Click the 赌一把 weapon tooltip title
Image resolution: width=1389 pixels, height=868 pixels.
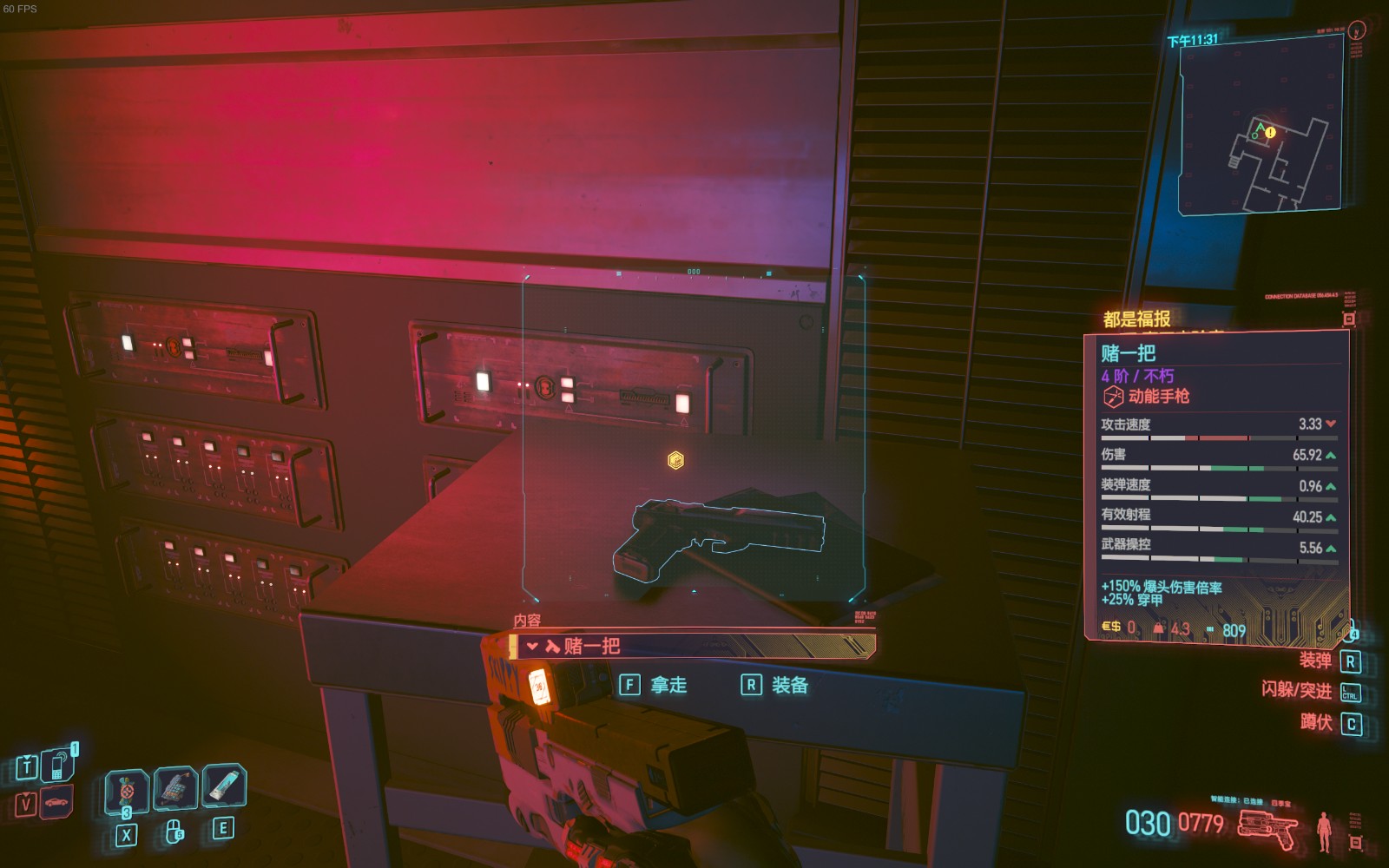tap(1128, 353)
